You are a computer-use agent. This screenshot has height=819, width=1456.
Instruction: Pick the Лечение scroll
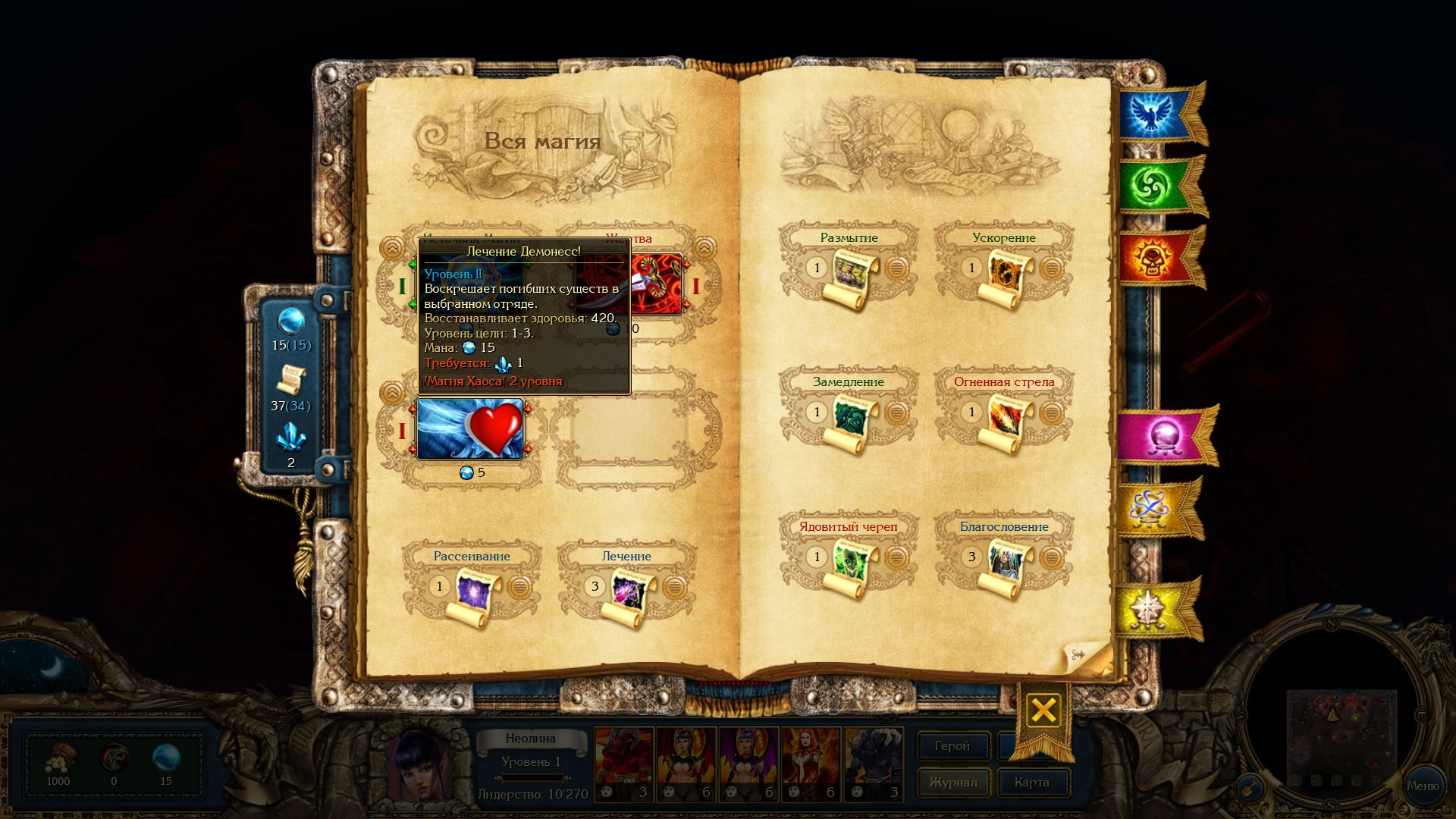pos(630,595)
